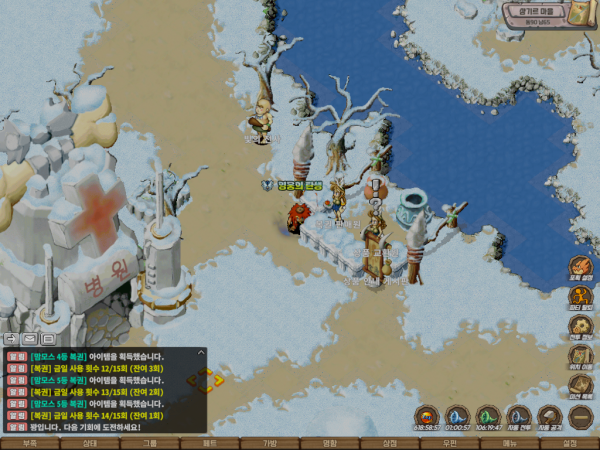The height and width of the screenshot is (450, 600).
Task: Click the envelope icon above the chat log
Action: [x=31, y=339]
